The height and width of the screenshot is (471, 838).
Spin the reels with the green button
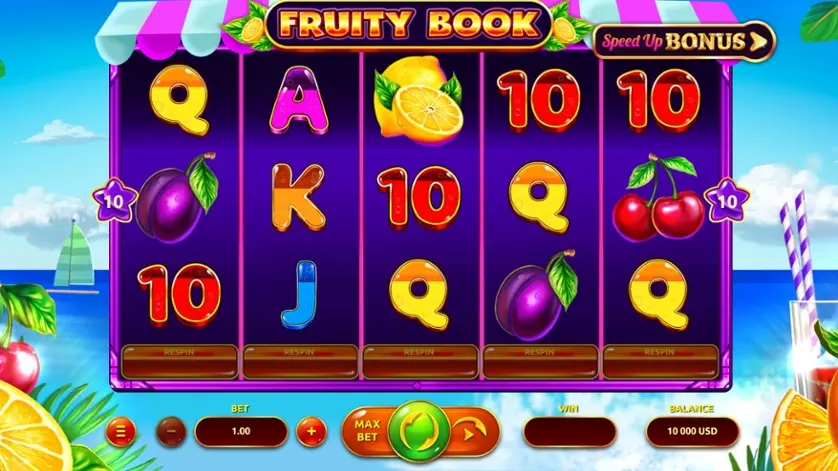420,432
